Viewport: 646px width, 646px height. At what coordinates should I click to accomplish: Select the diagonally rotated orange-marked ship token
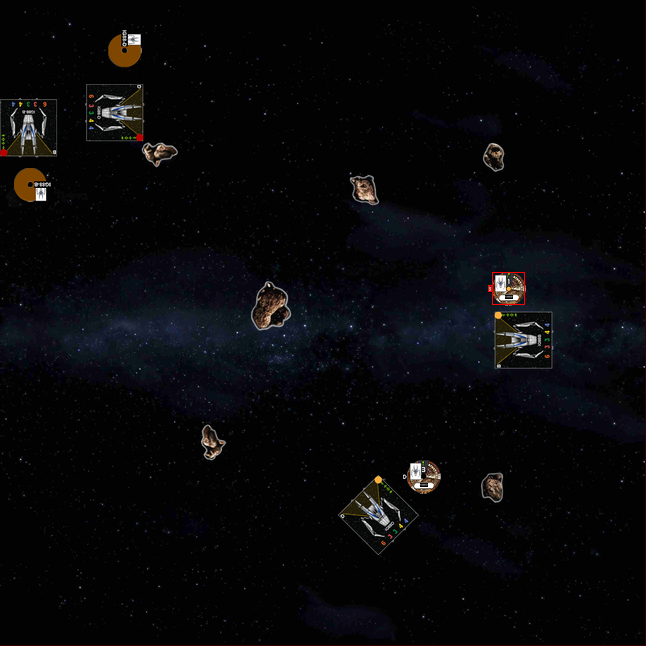click(378, 515)
